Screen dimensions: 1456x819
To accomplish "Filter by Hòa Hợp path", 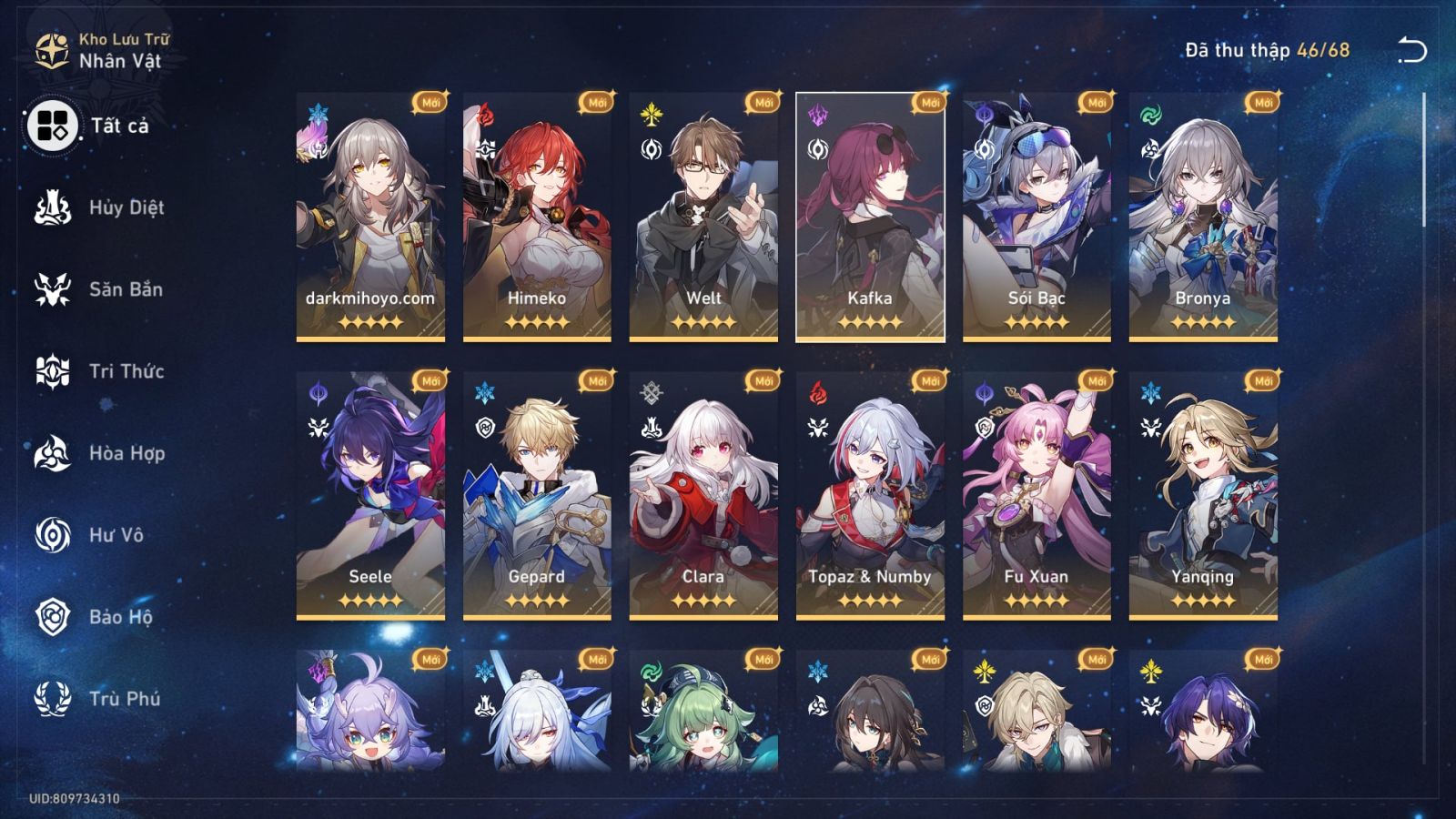I will click(100, 453).
